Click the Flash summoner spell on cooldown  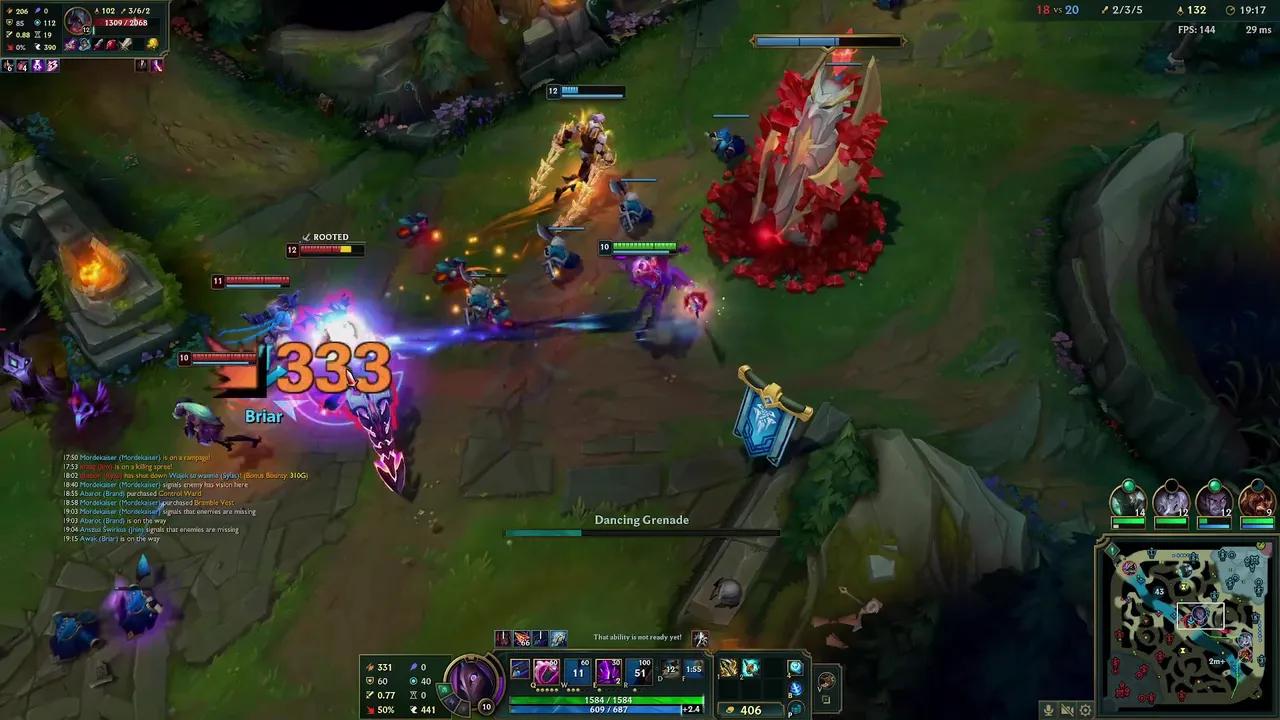[694, 669]
